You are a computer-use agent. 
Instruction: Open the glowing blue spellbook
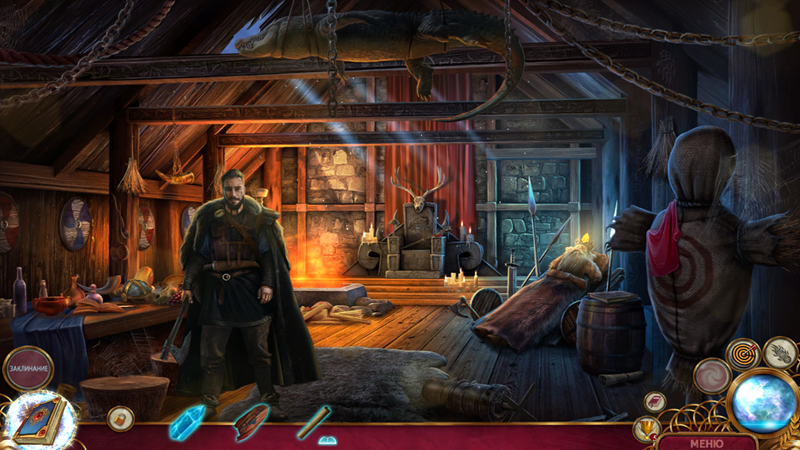coord(41,419)
